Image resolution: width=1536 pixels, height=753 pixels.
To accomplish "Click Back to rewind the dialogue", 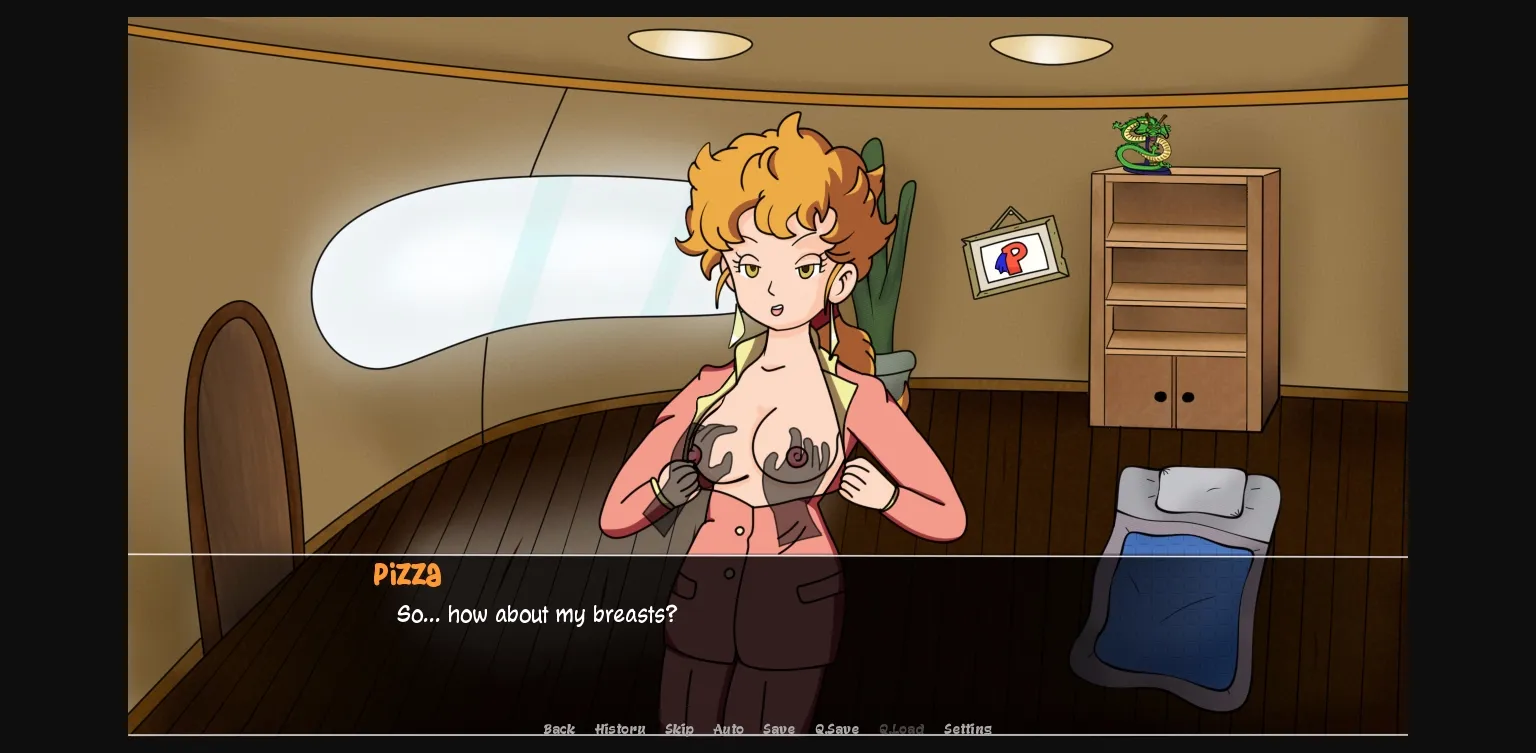I will tap(559, 729).
